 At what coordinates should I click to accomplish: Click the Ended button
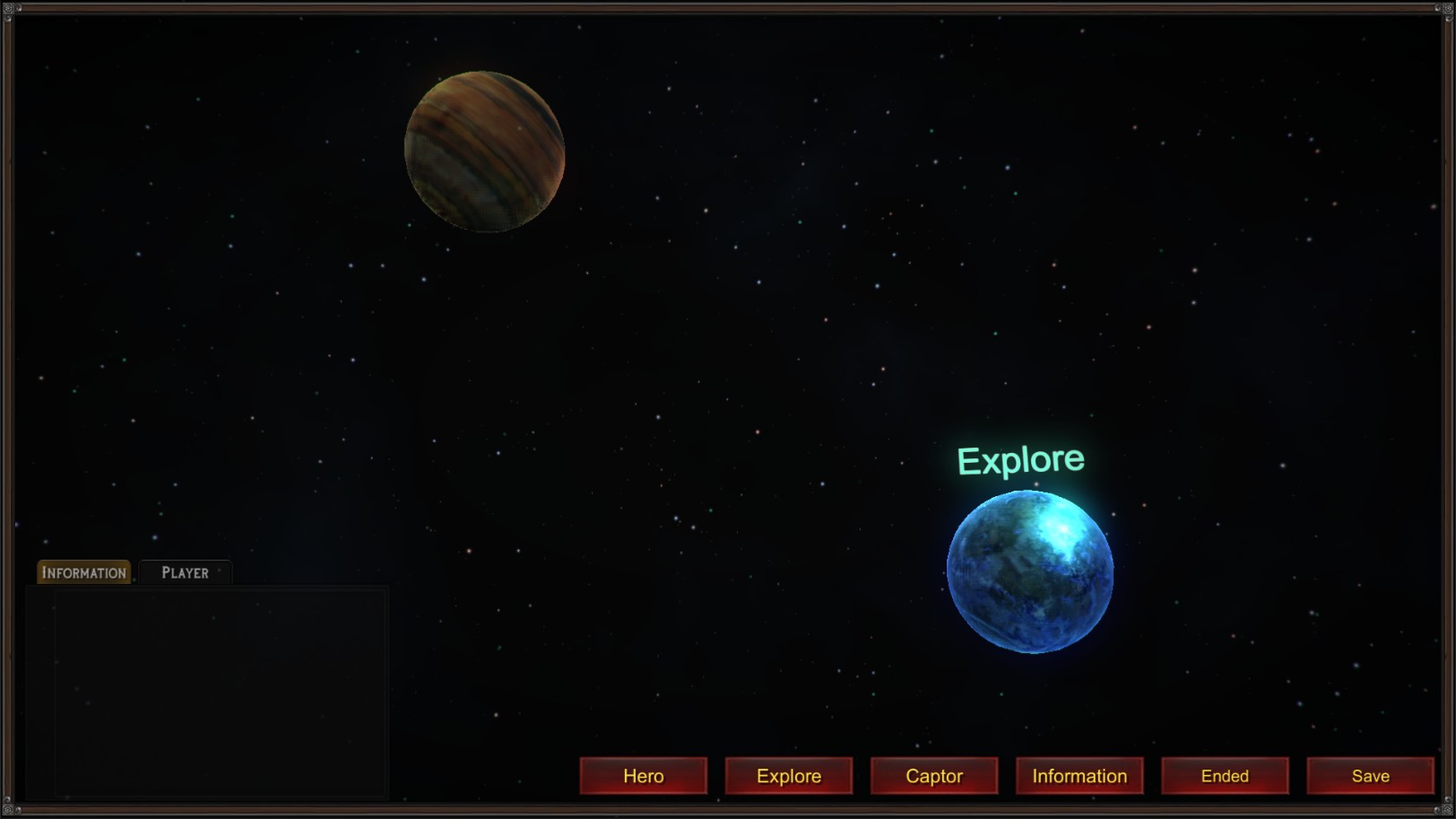point(1225,775)
